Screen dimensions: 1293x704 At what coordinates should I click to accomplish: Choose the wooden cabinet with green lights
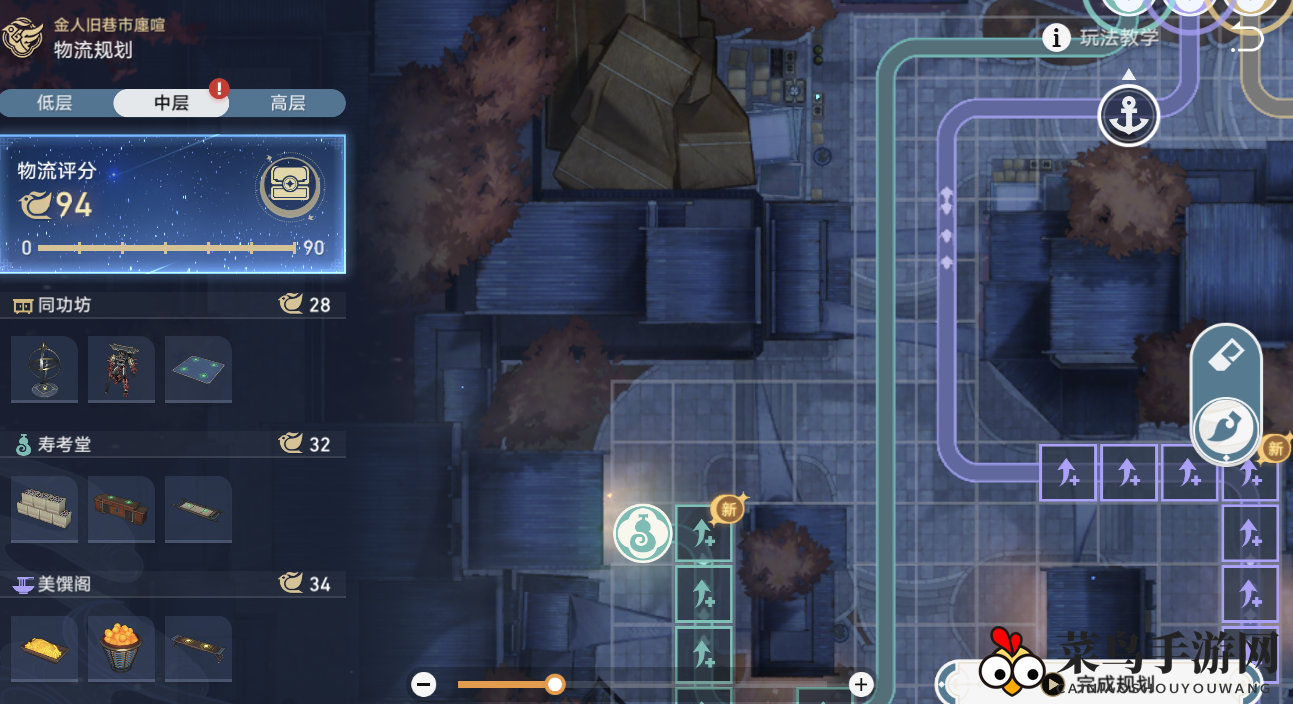(x=121, y=507)
